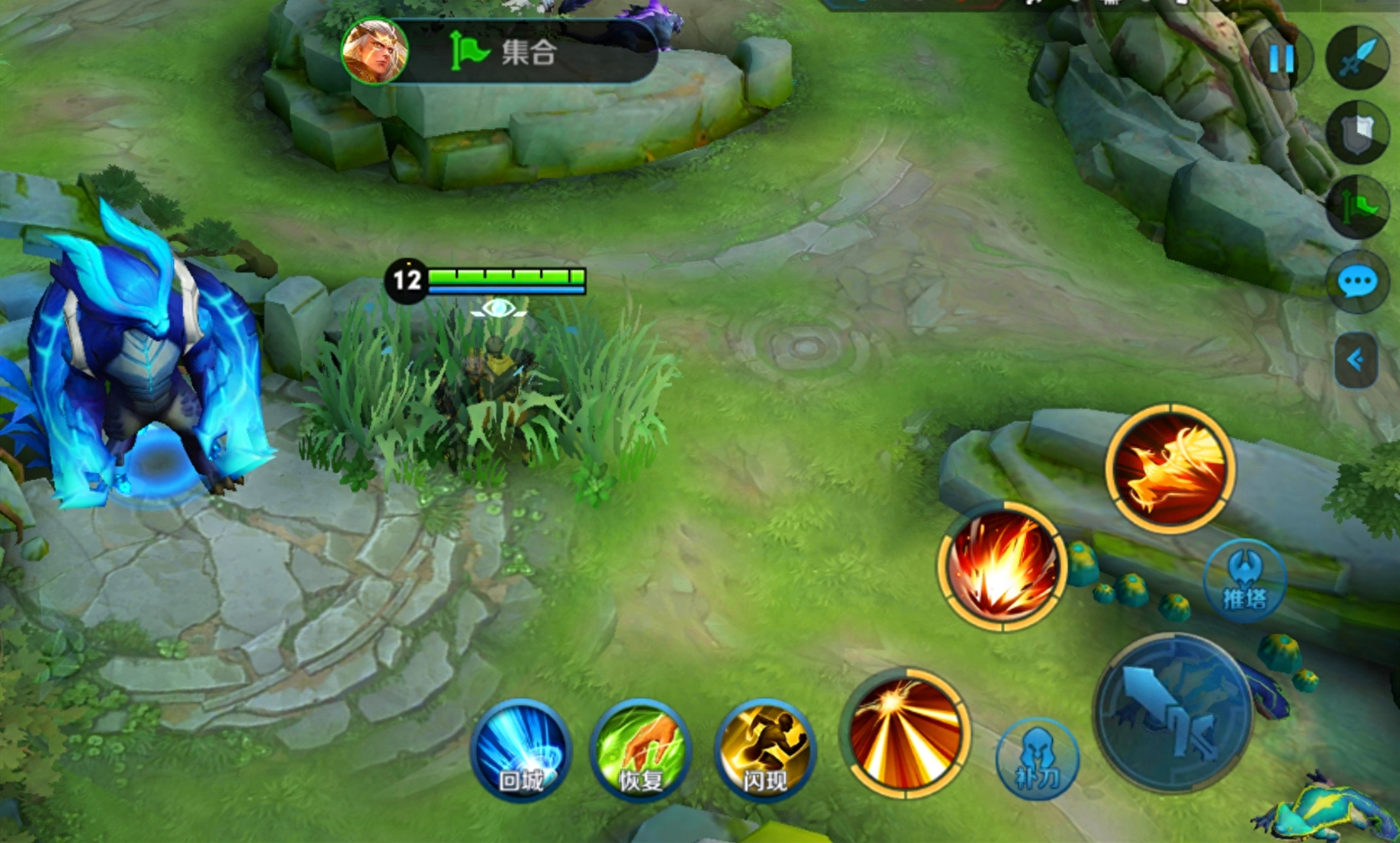
Task: Cast the flaming dragon ultimate skill
Action: pyautogui.click(x=1170, y=467)
